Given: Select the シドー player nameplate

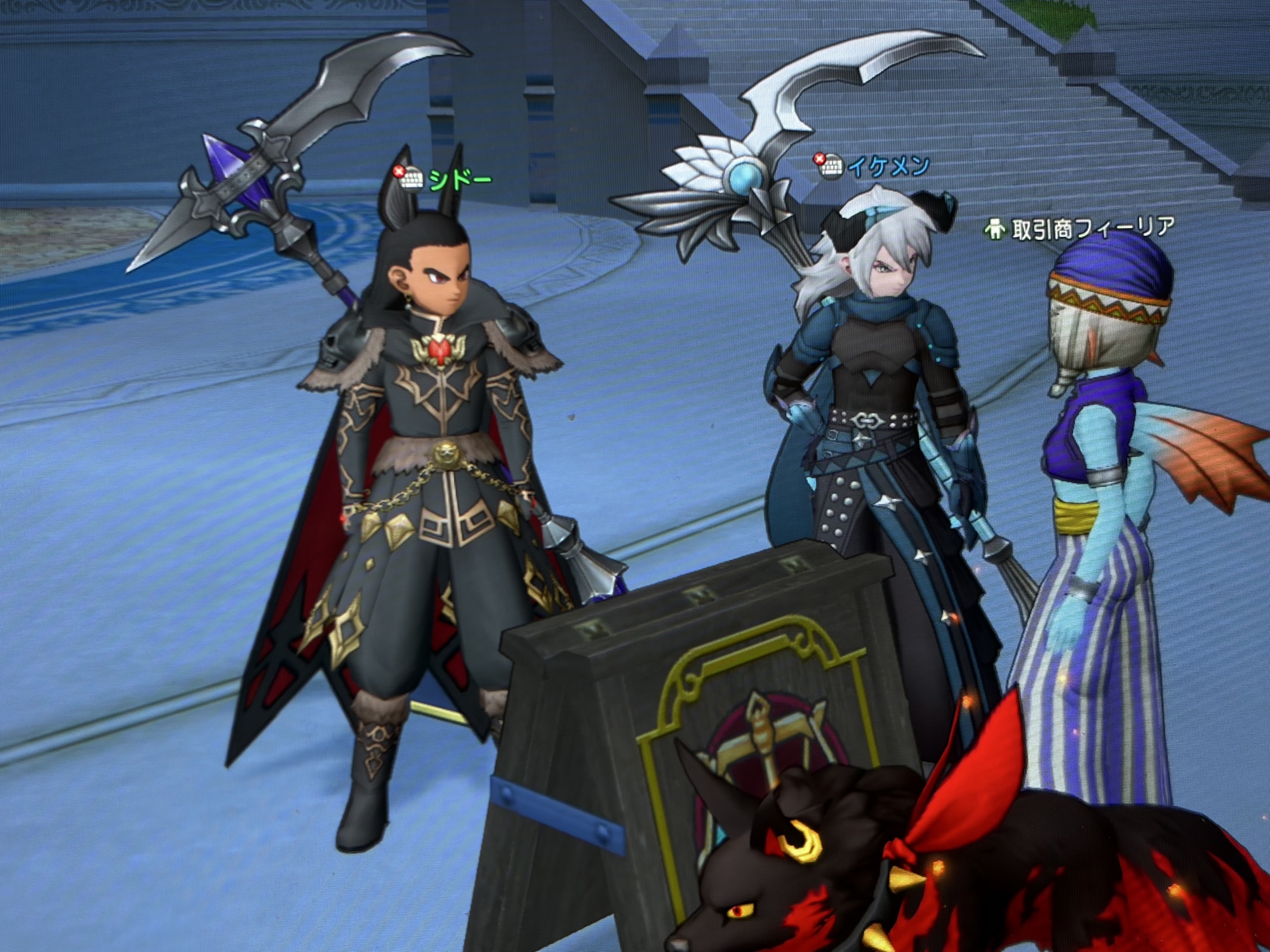Looking at the screenshot, I should (460, 180).
